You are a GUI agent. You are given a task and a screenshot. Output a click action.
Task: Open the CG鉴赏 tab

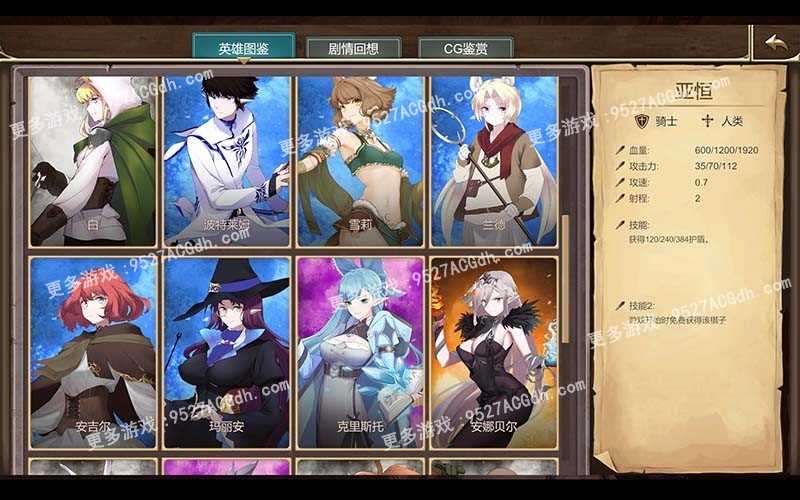465,49
